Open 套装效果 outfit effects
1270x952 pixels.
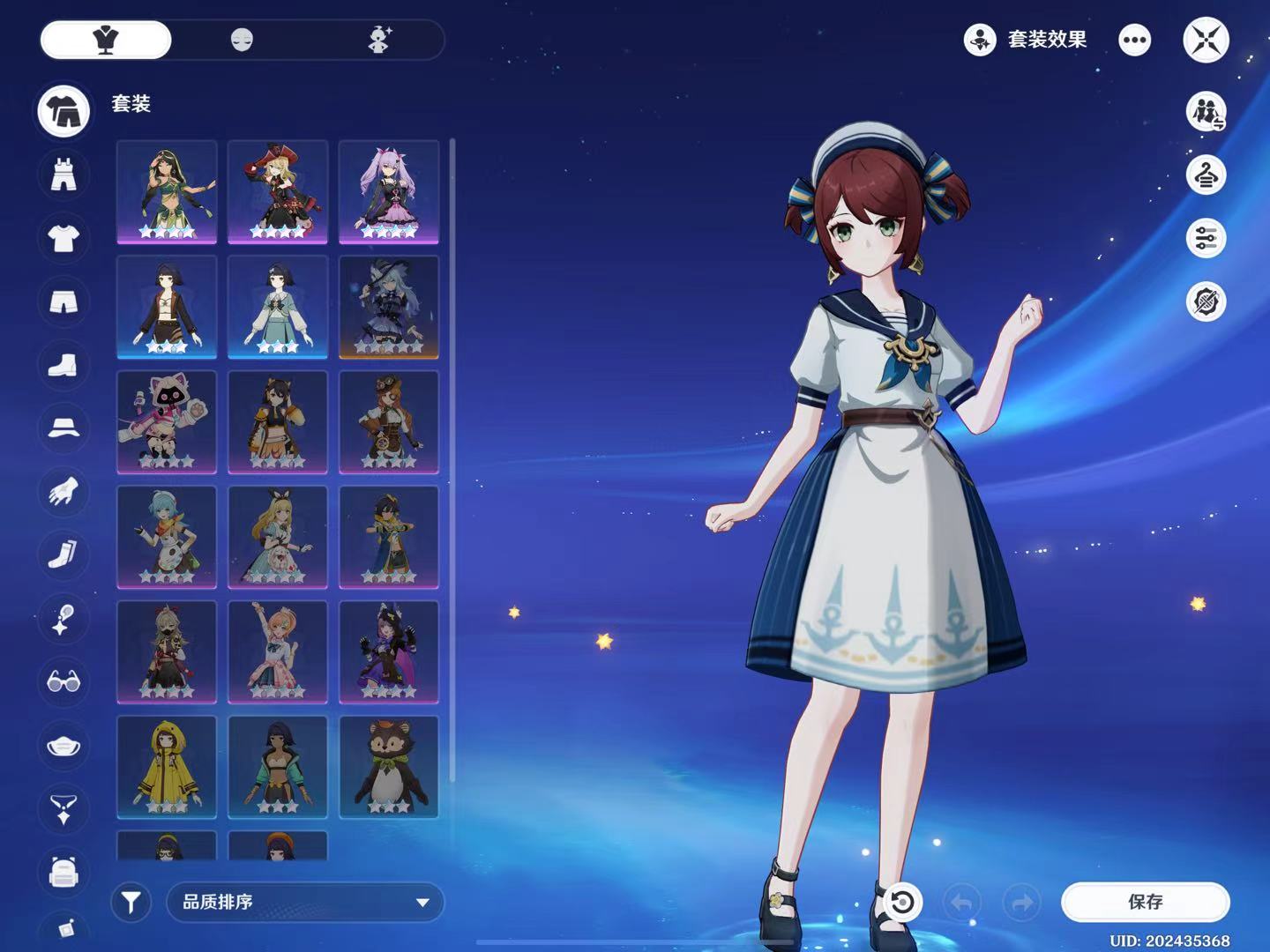(1025, 40)
